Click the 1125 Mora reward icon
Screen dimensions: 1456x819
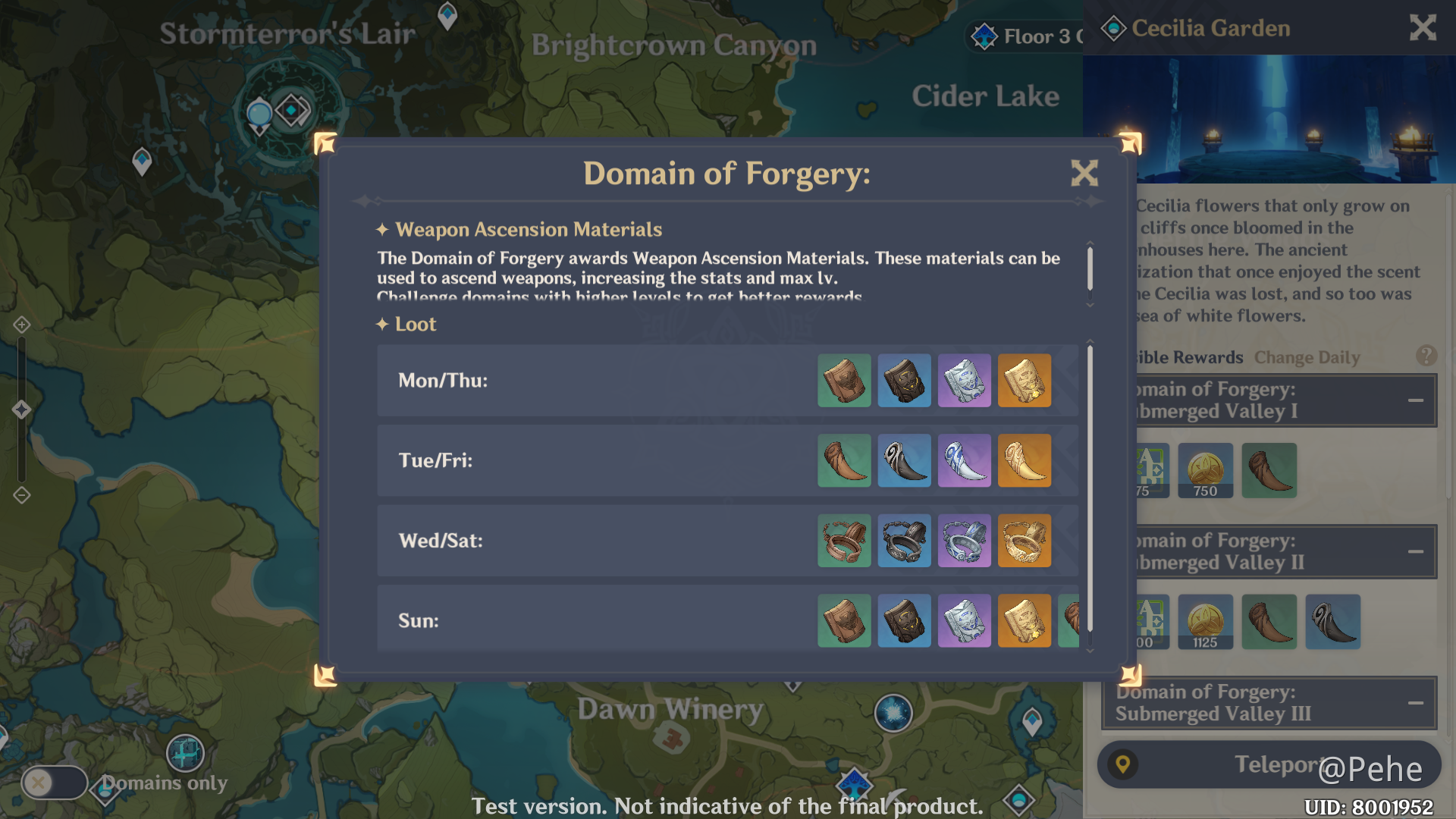point(1205,623)
